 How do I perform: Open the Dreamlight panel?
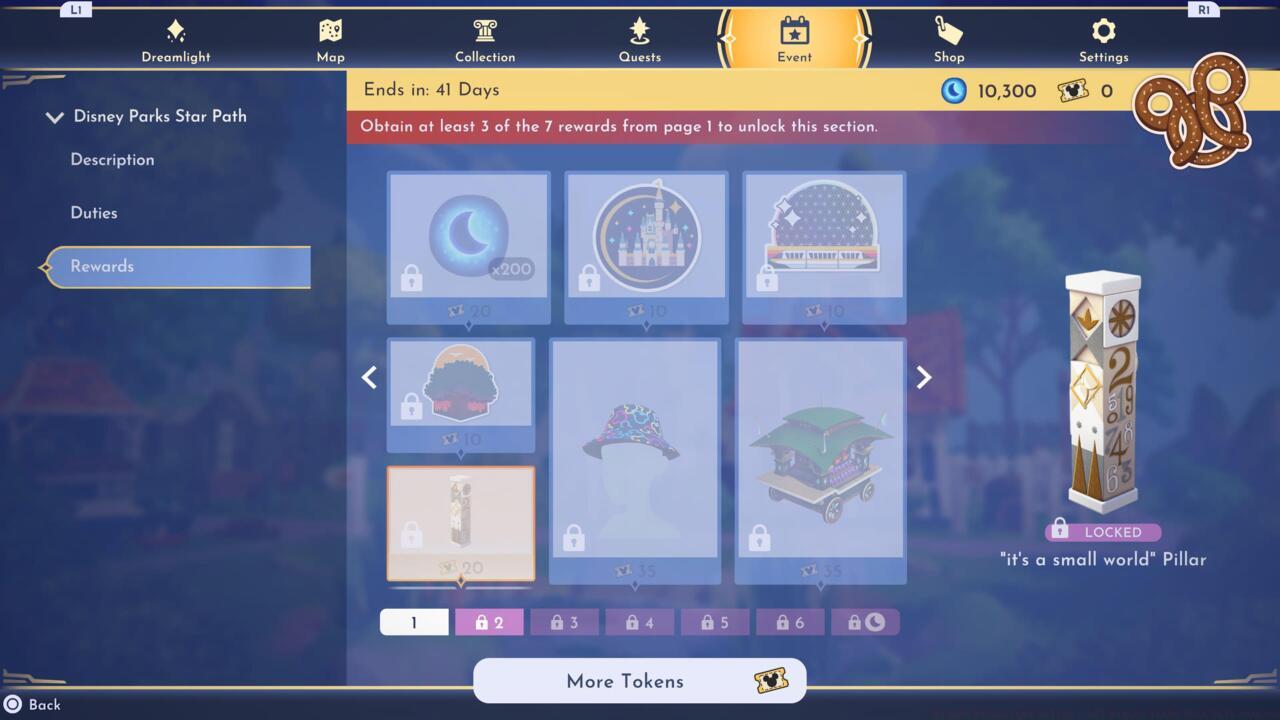point(176,38)
